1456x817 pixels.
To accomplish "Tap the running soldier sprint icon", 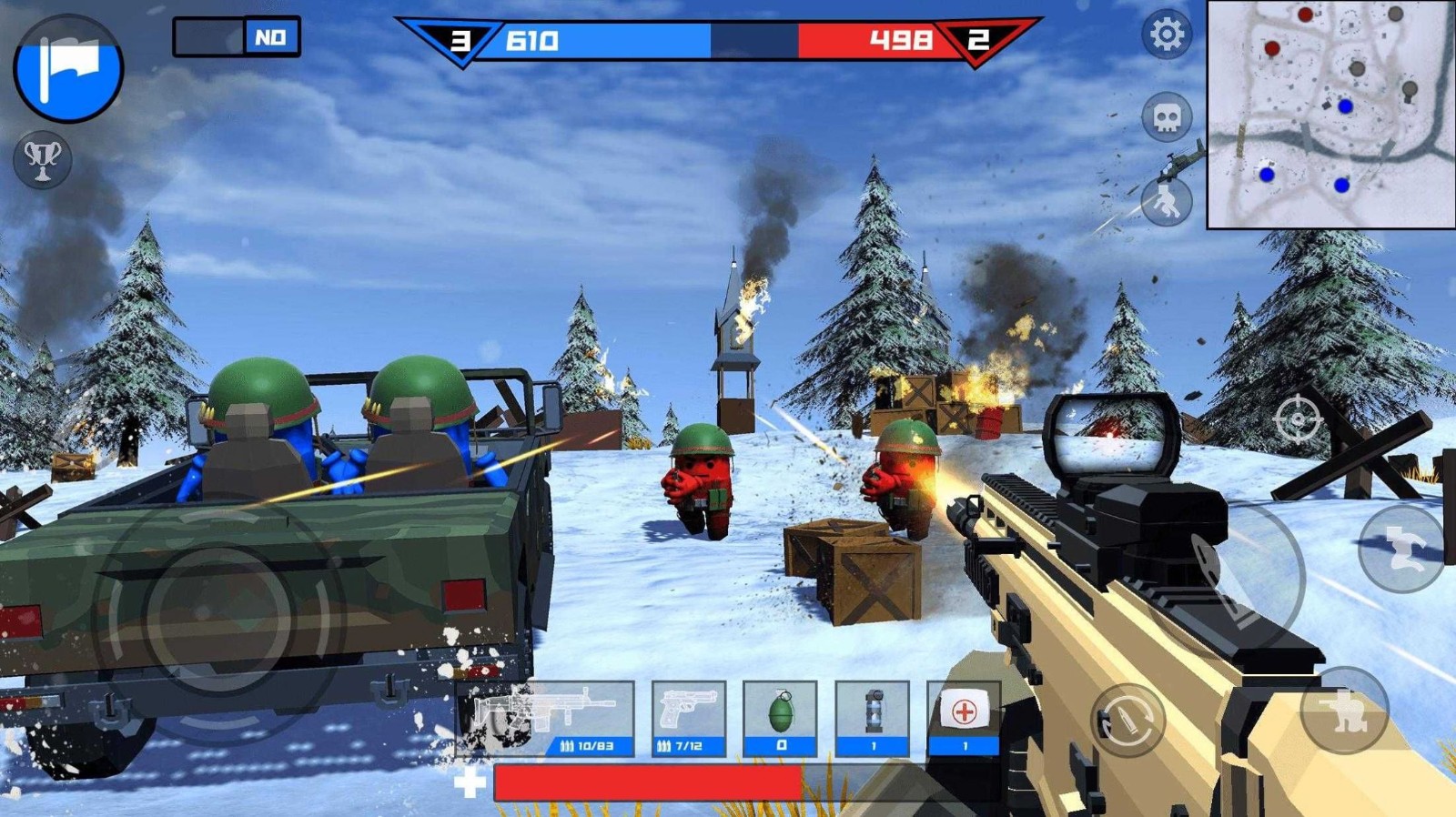I will point(1167,202).
